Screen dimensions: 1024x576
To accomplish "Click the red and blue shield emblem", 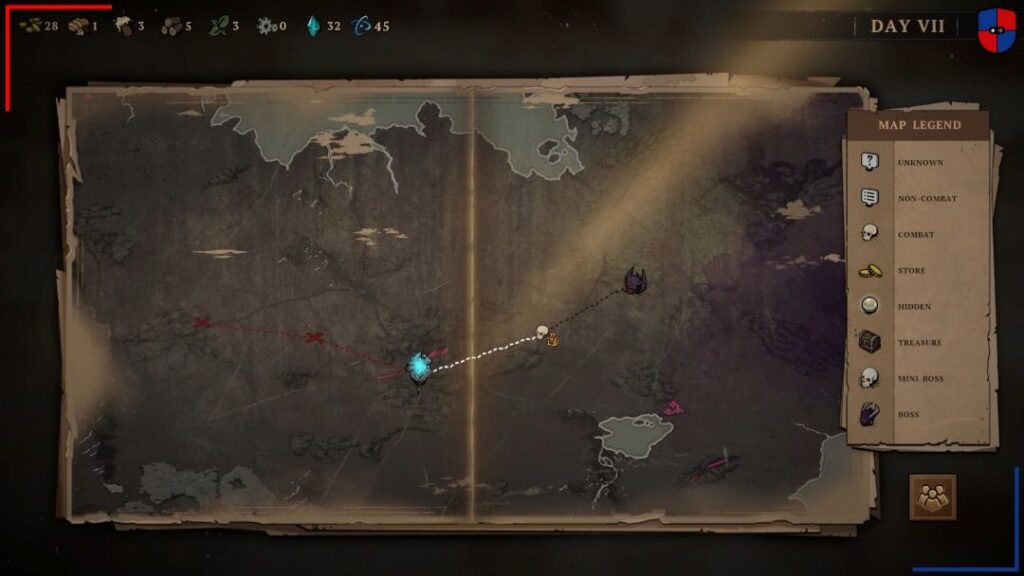I will point(996,29).
